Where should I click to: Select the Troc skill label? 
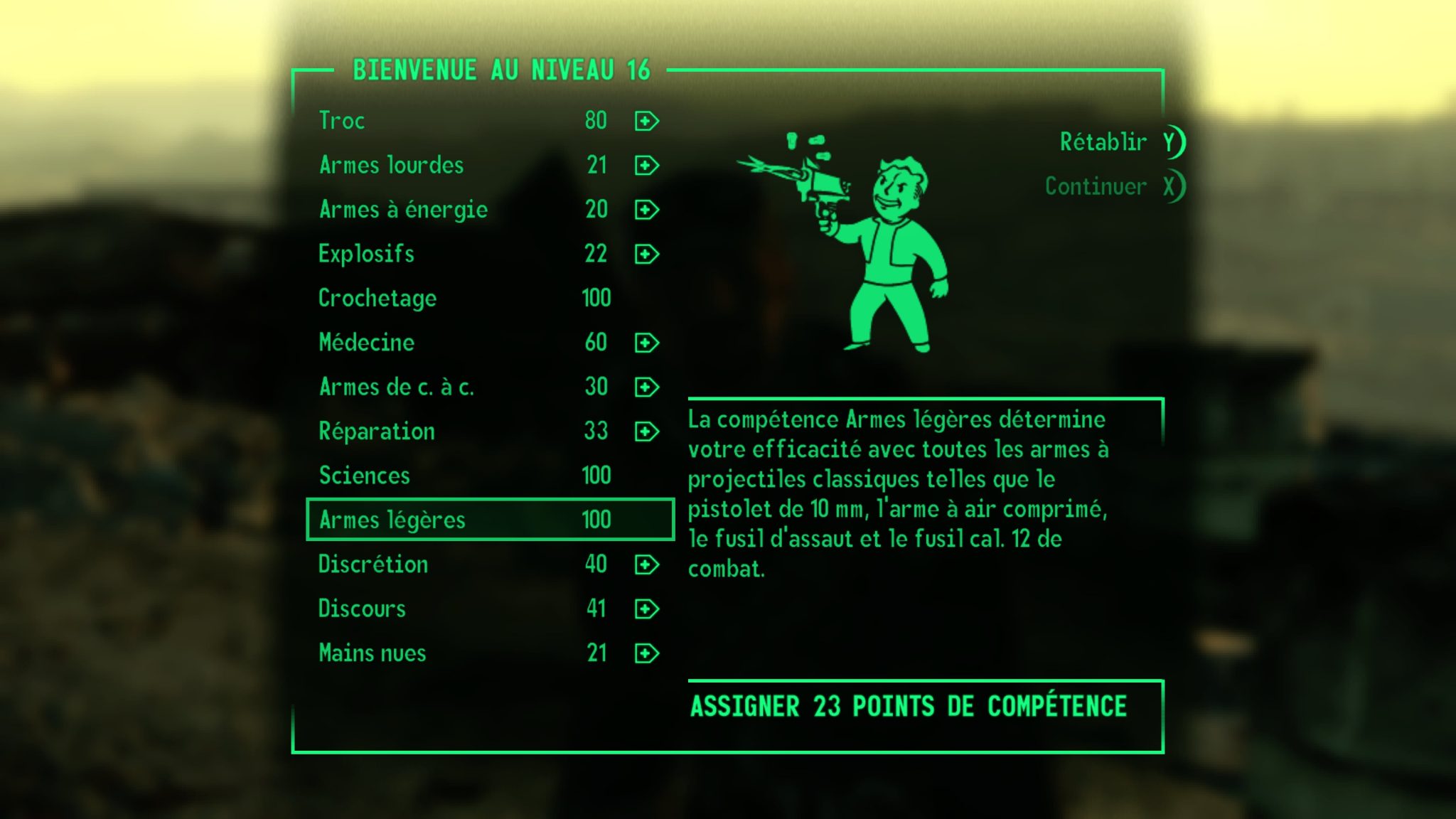click(342, 121)
